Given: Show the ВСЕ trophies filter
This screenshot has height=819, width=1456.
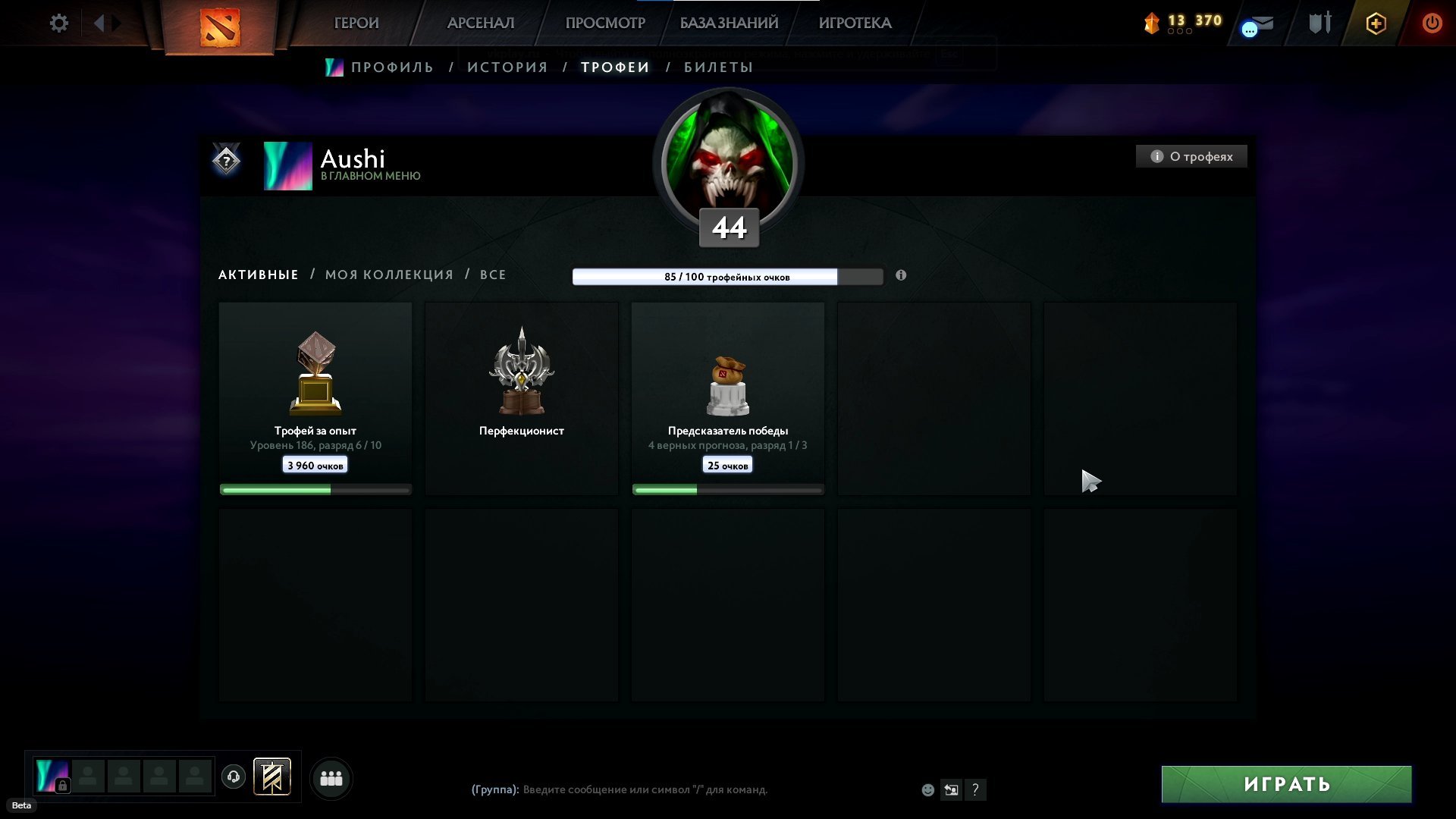Looking at the screenshot, I should click(x=493, y=275).
